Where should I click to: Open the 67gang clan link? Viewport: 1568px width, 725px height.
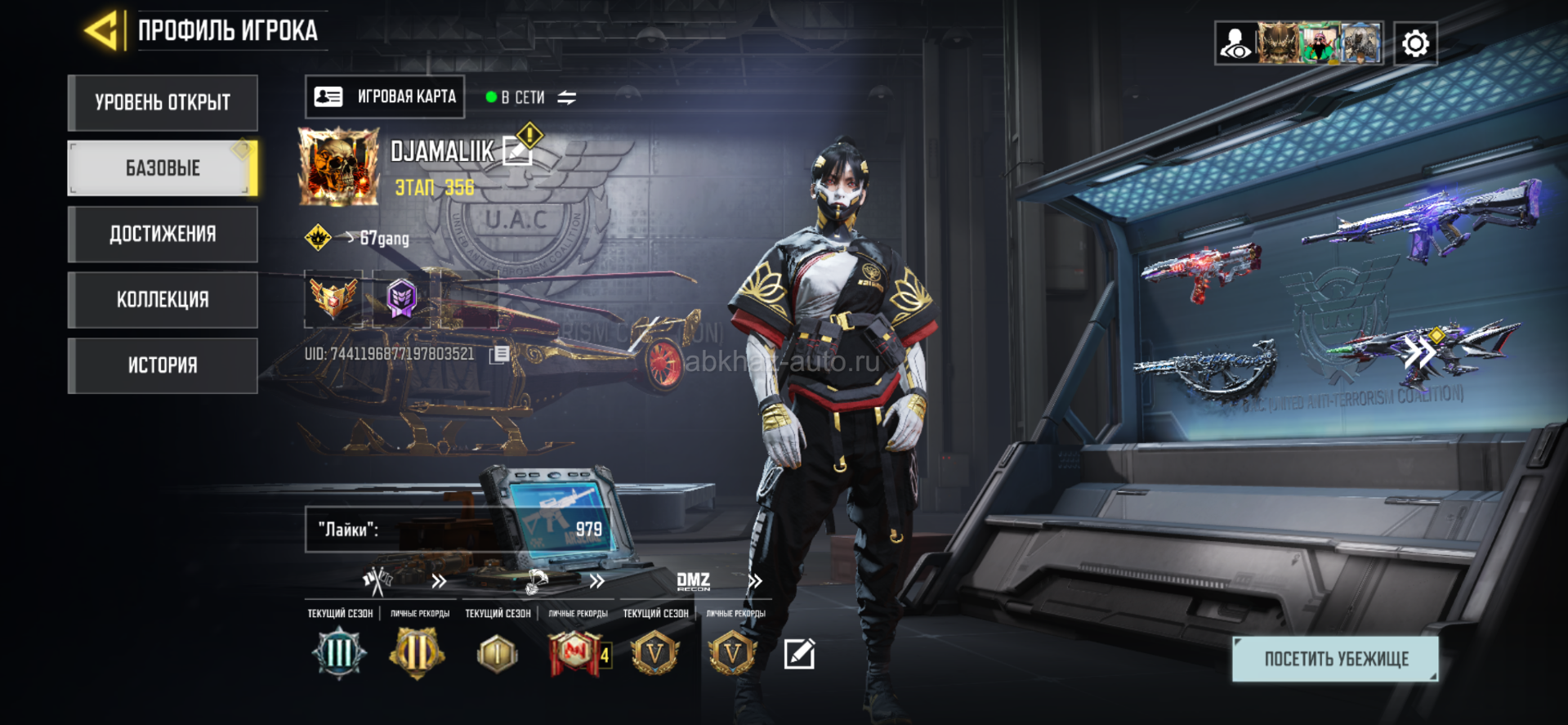tap(383, 239)
